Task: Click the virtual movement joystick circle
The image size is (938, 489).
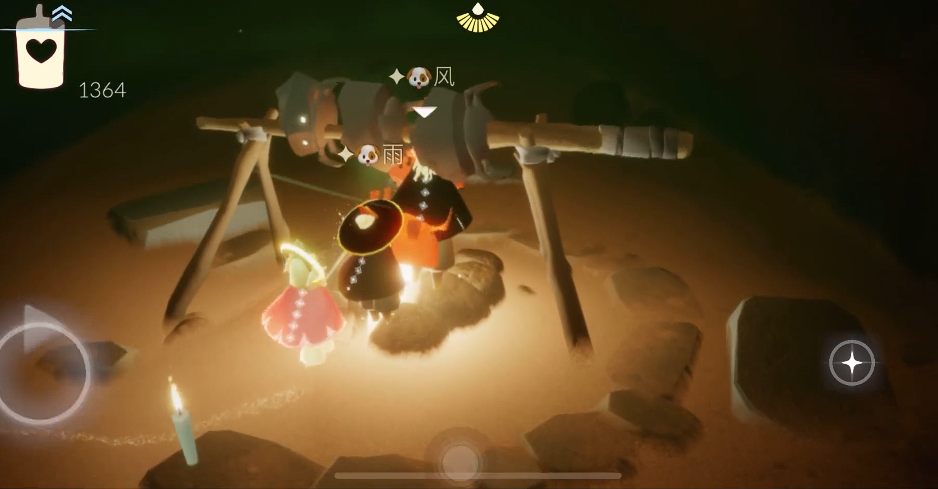Action: click(42, 370)
